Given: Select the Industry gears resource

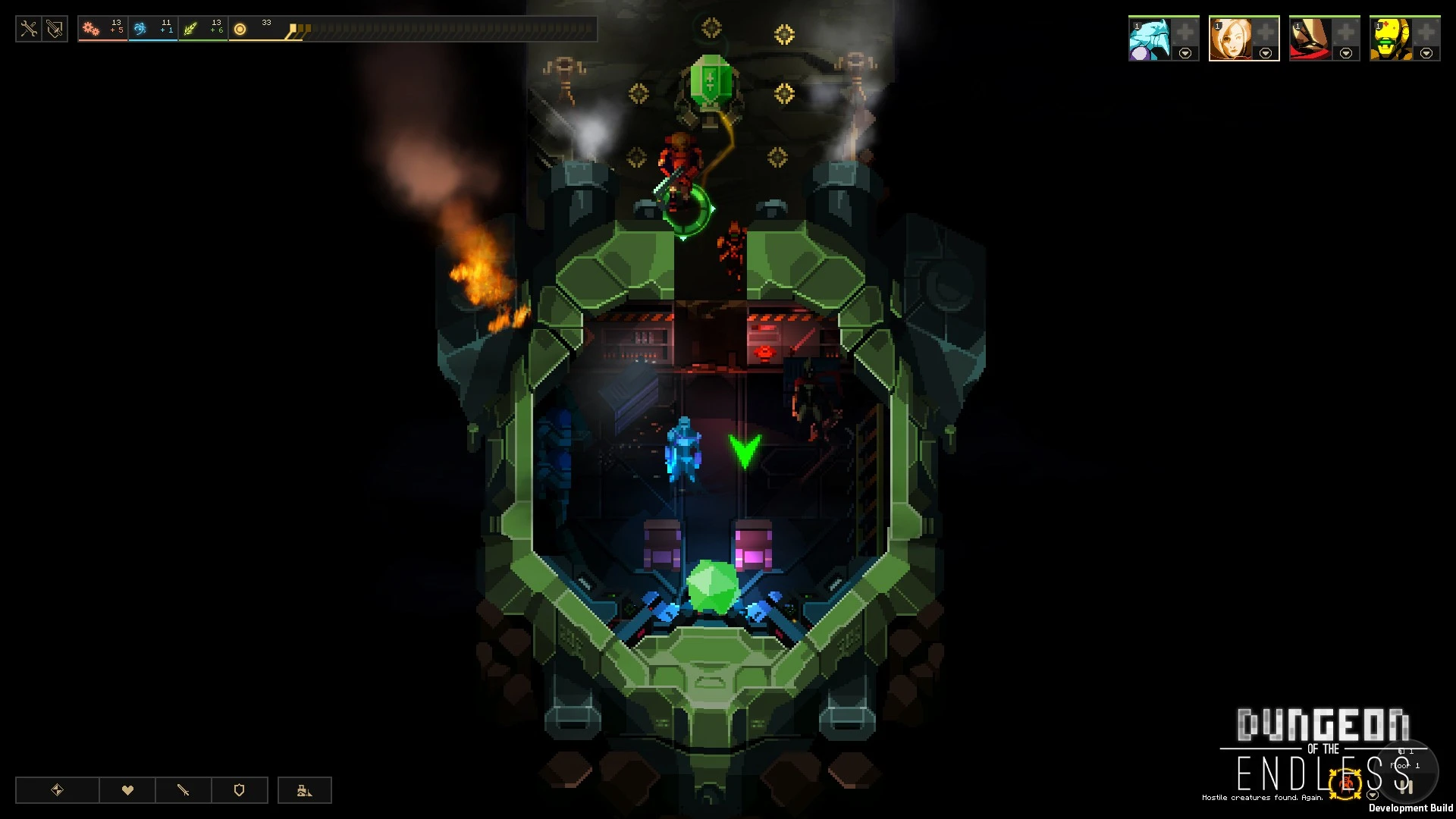Looking at the screenshot, I should pos(92,30).
